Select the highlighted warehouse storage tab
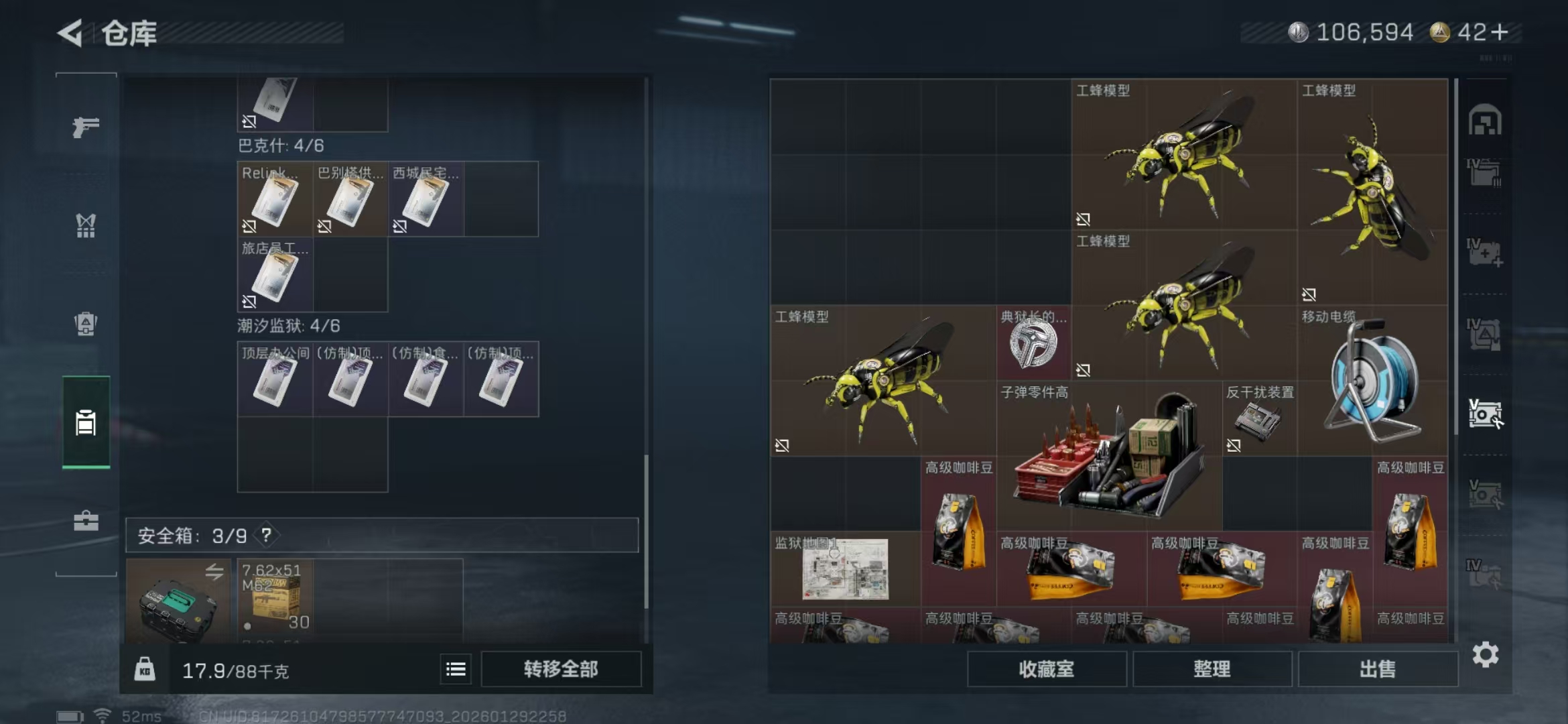 [86, 422]
